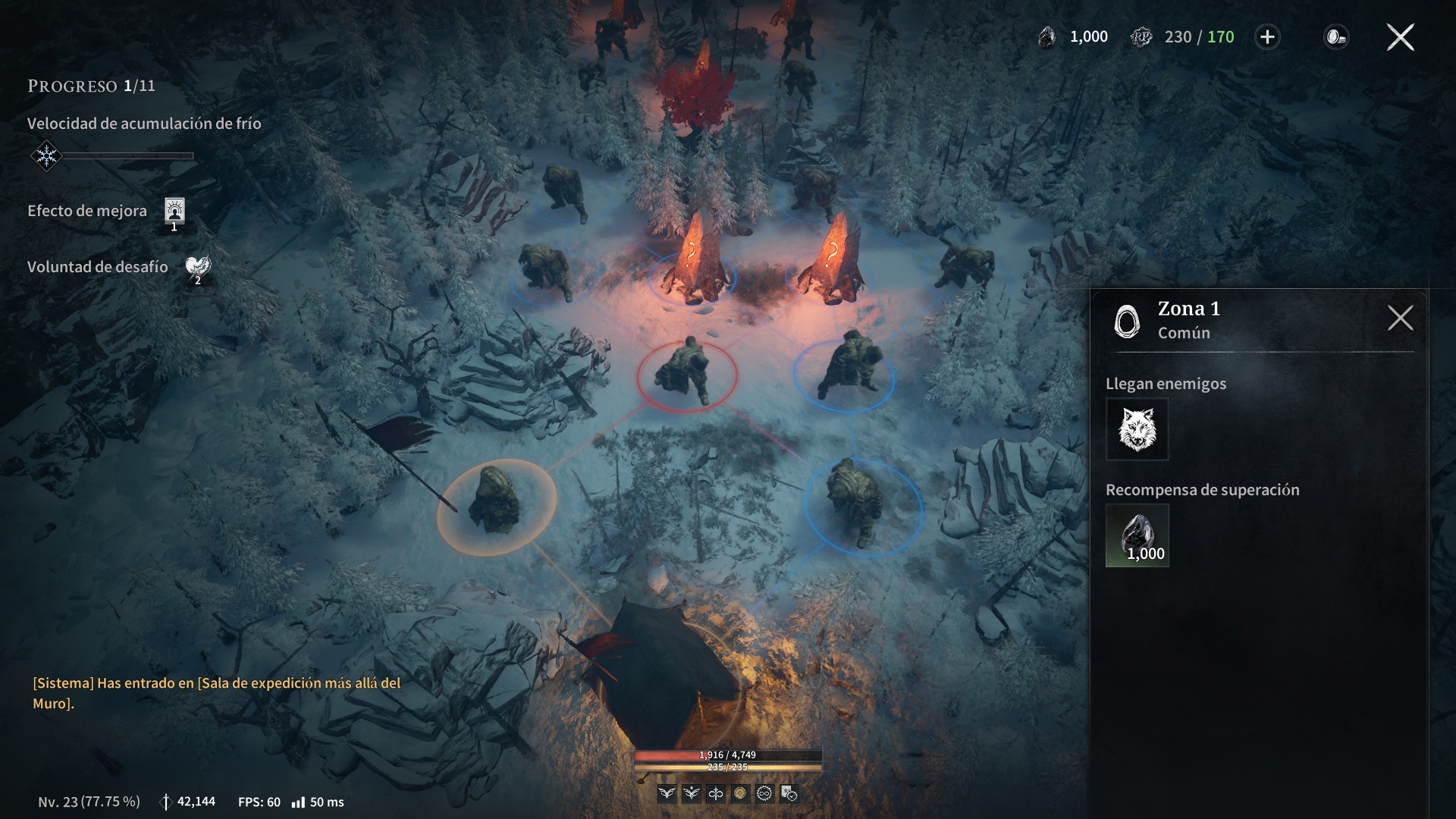Click the dark crystal currency icon
The image size is (1456, 819).
[x=1047, y=37]
